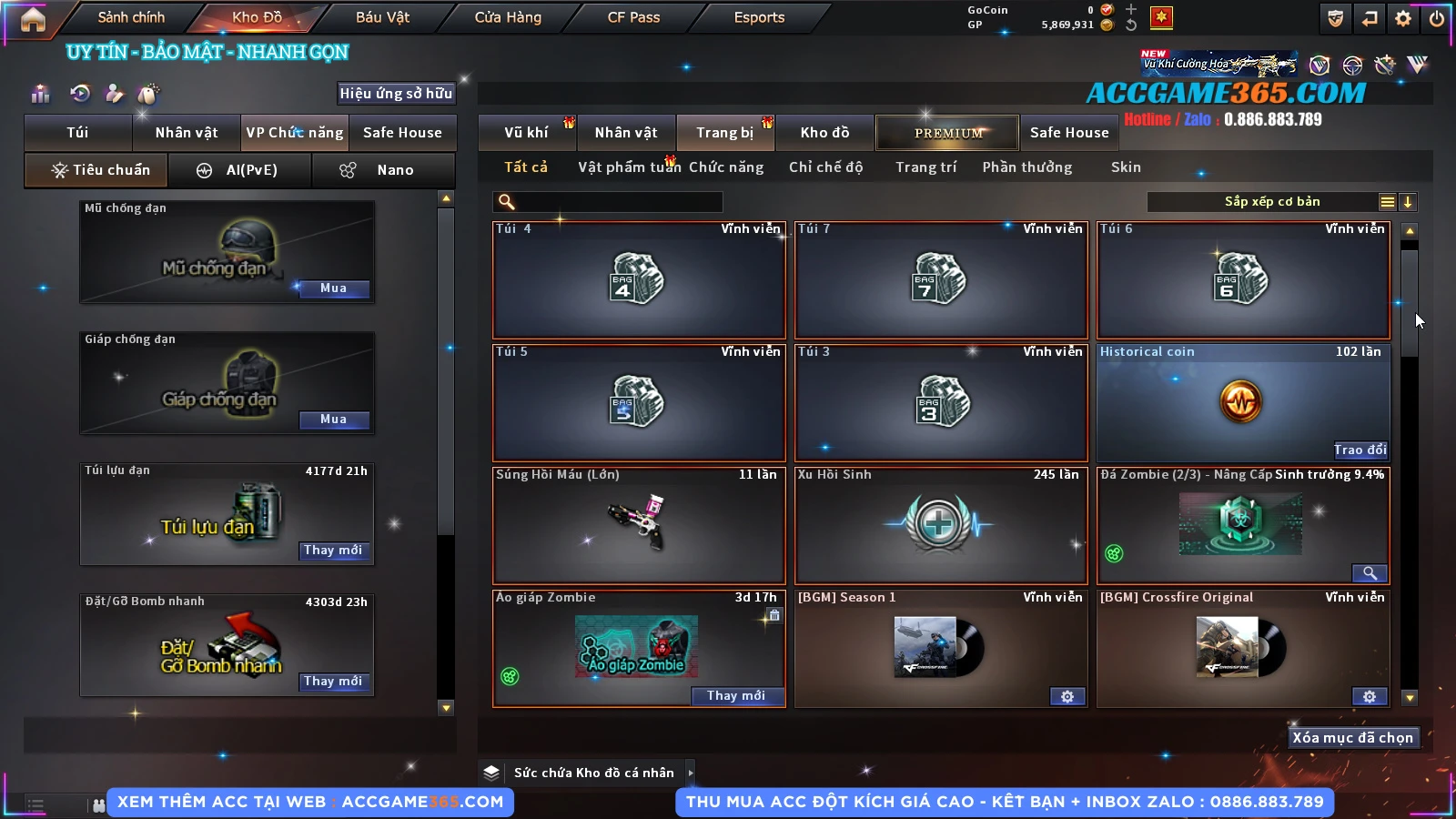Renew the Túi lựu đạn item

coord(333,551)
